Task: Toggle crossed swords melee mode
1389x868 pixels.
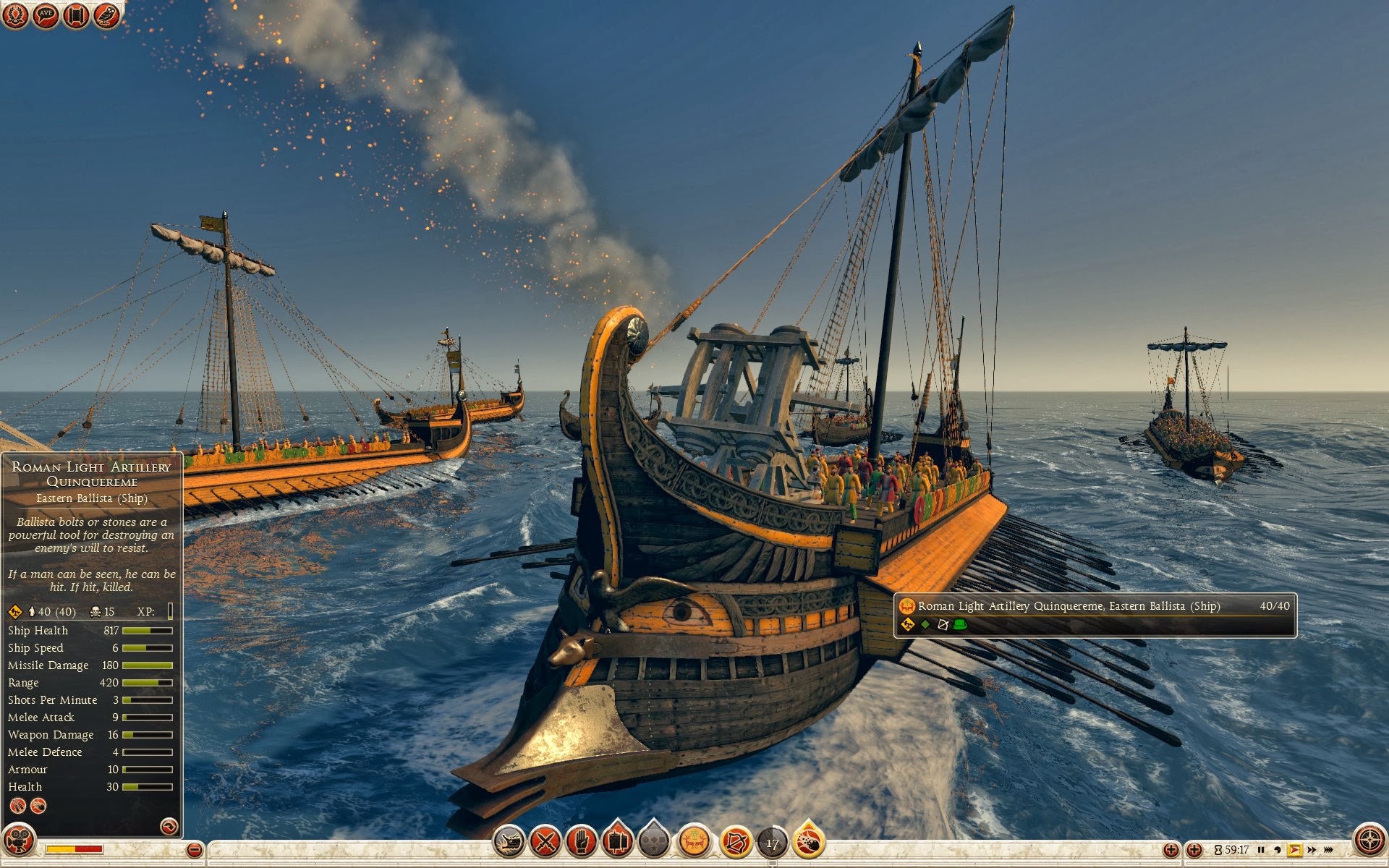Action: [545, 842]
